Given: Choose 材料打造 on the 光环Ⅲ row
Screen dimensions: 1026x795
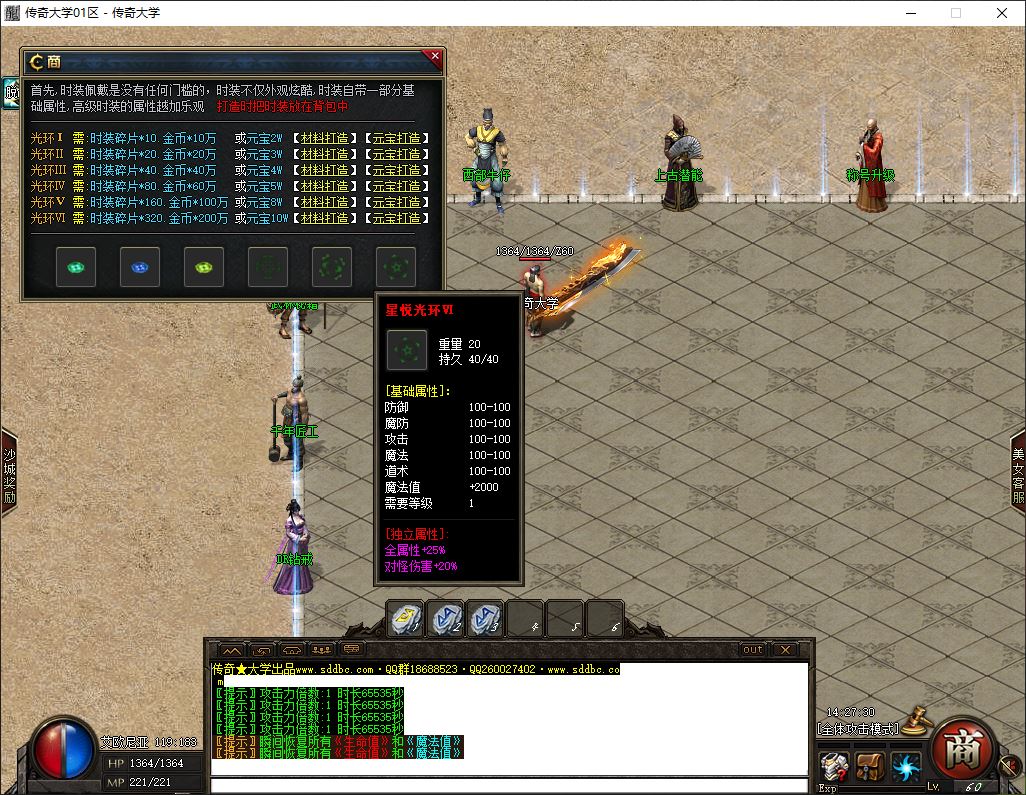Looking at the screenshot, I should [325, 171].
